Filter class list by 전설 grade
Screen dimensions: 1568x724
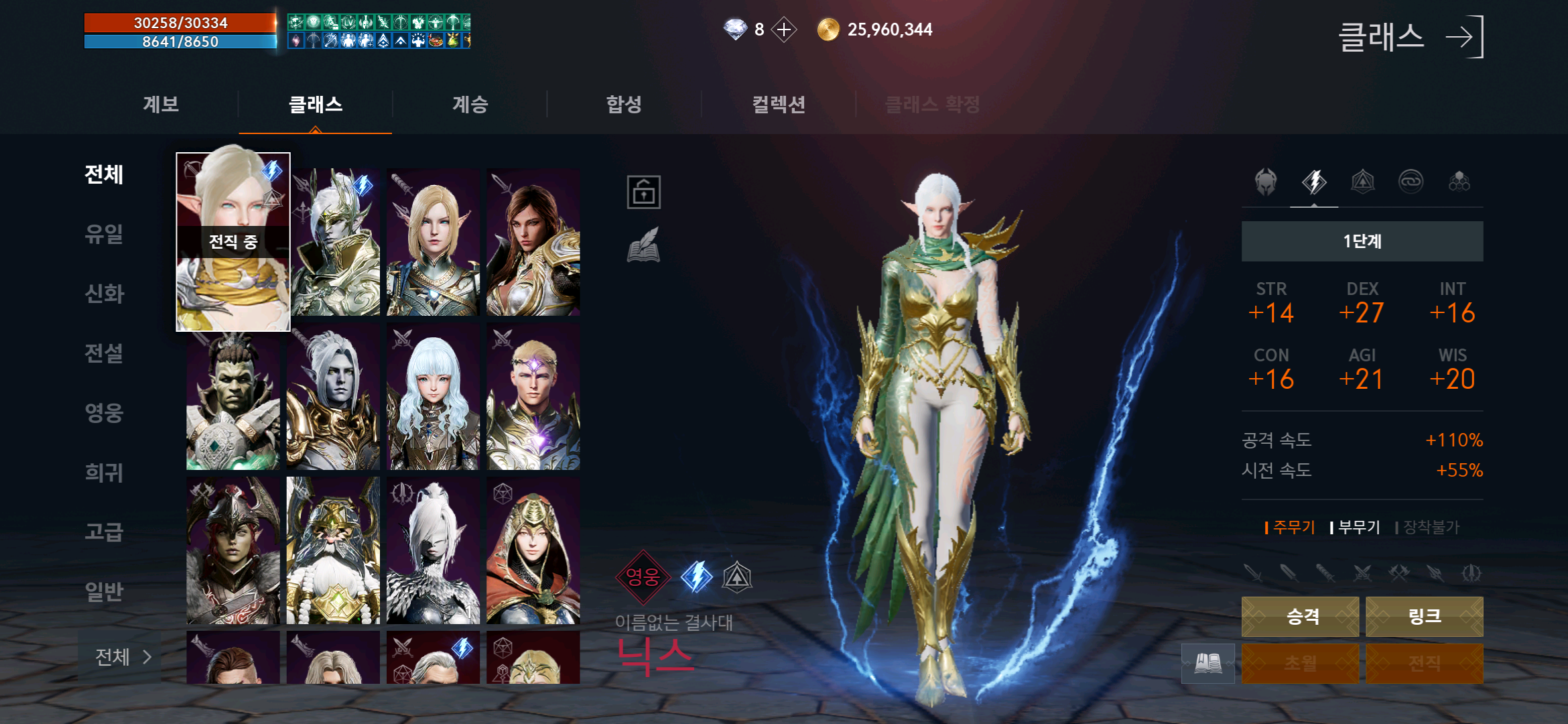104,353
